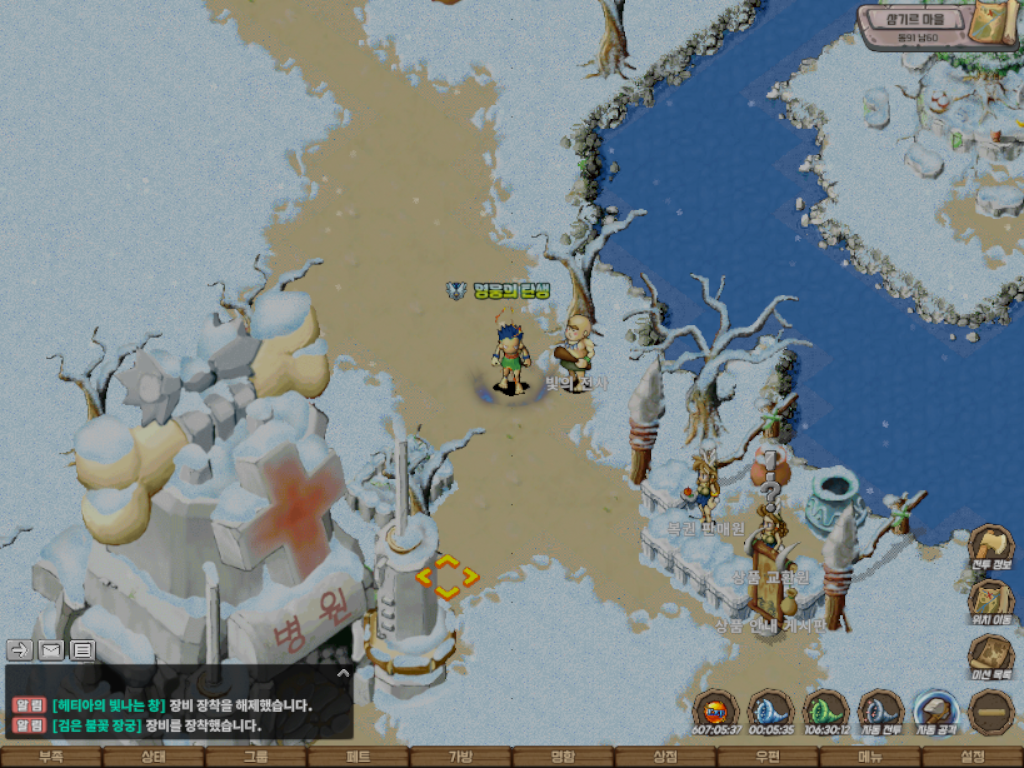Open the 상점 (shop) menu
1024x768 pixels.
[665, 757]
